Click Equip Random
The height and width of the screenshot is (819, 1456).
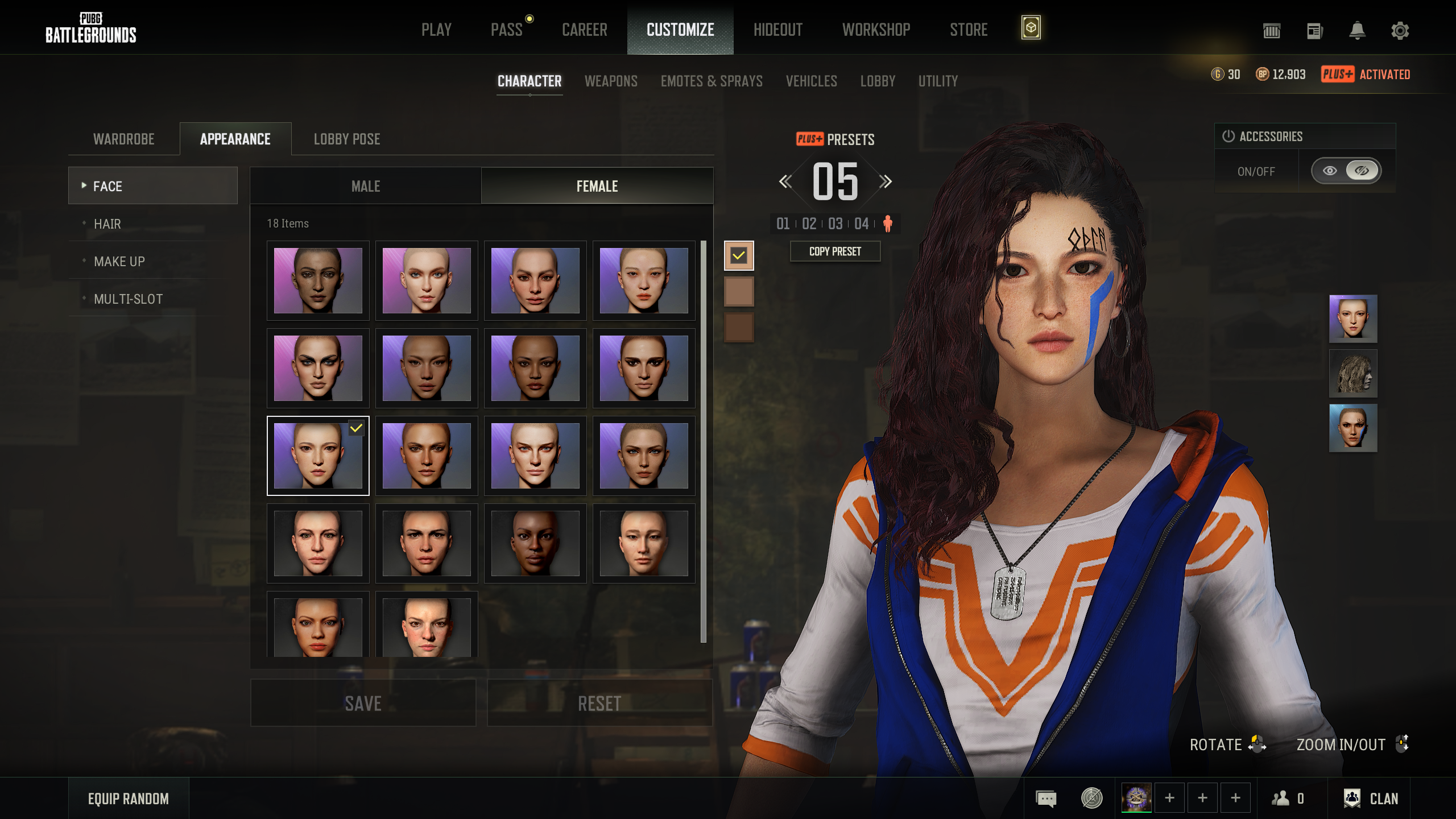coord(129,799)
